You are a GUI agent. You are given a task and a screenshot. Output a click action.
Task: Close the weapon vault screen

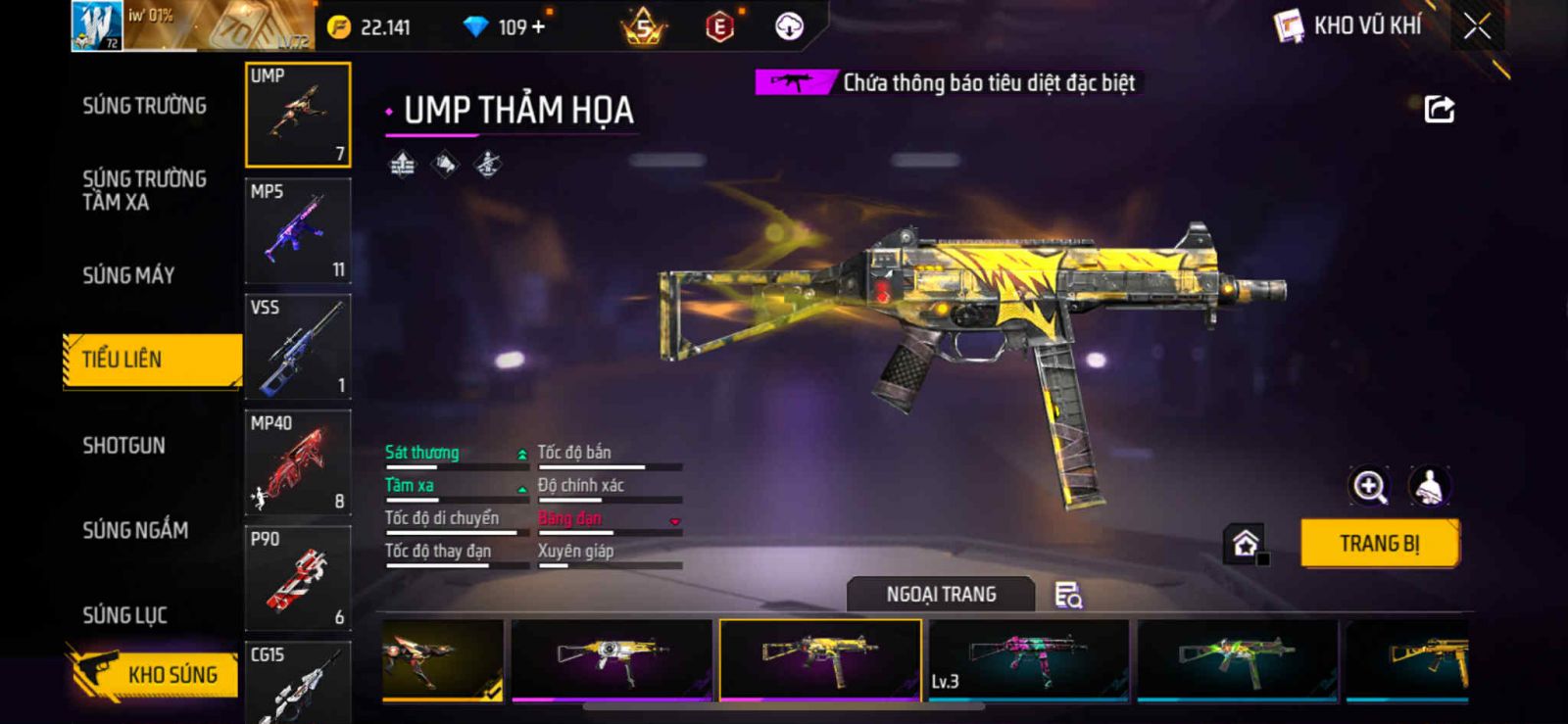pos(1477,26)
